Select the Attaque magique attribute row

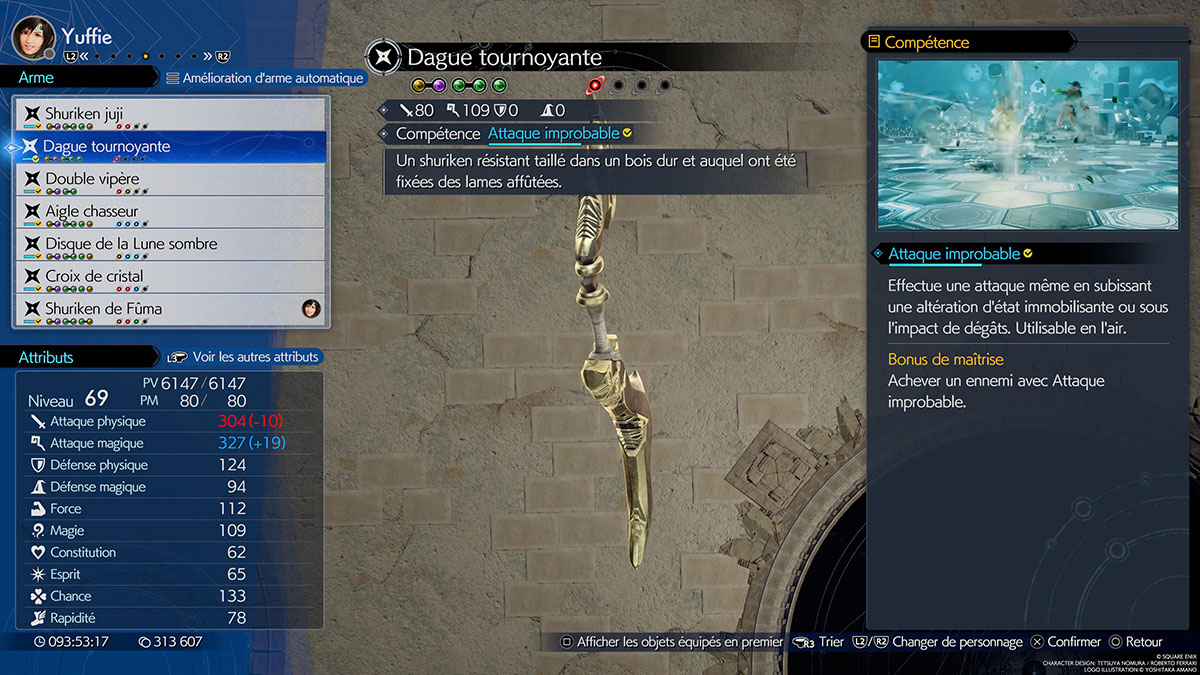pos(168,443)
